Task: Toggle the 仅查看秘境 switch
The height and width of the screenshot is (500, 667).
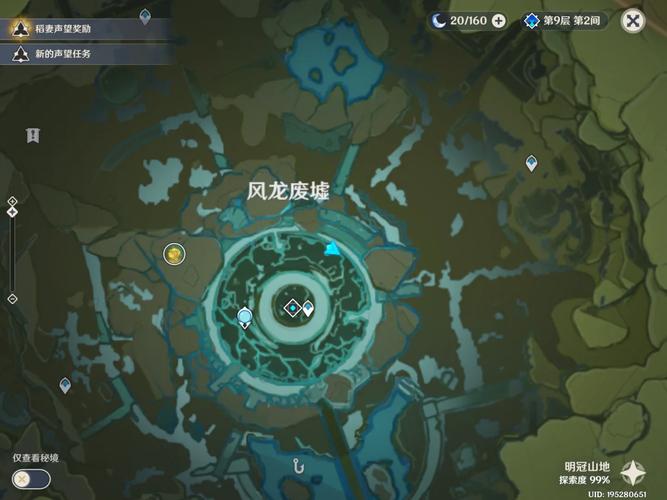Action: point(32,479)
